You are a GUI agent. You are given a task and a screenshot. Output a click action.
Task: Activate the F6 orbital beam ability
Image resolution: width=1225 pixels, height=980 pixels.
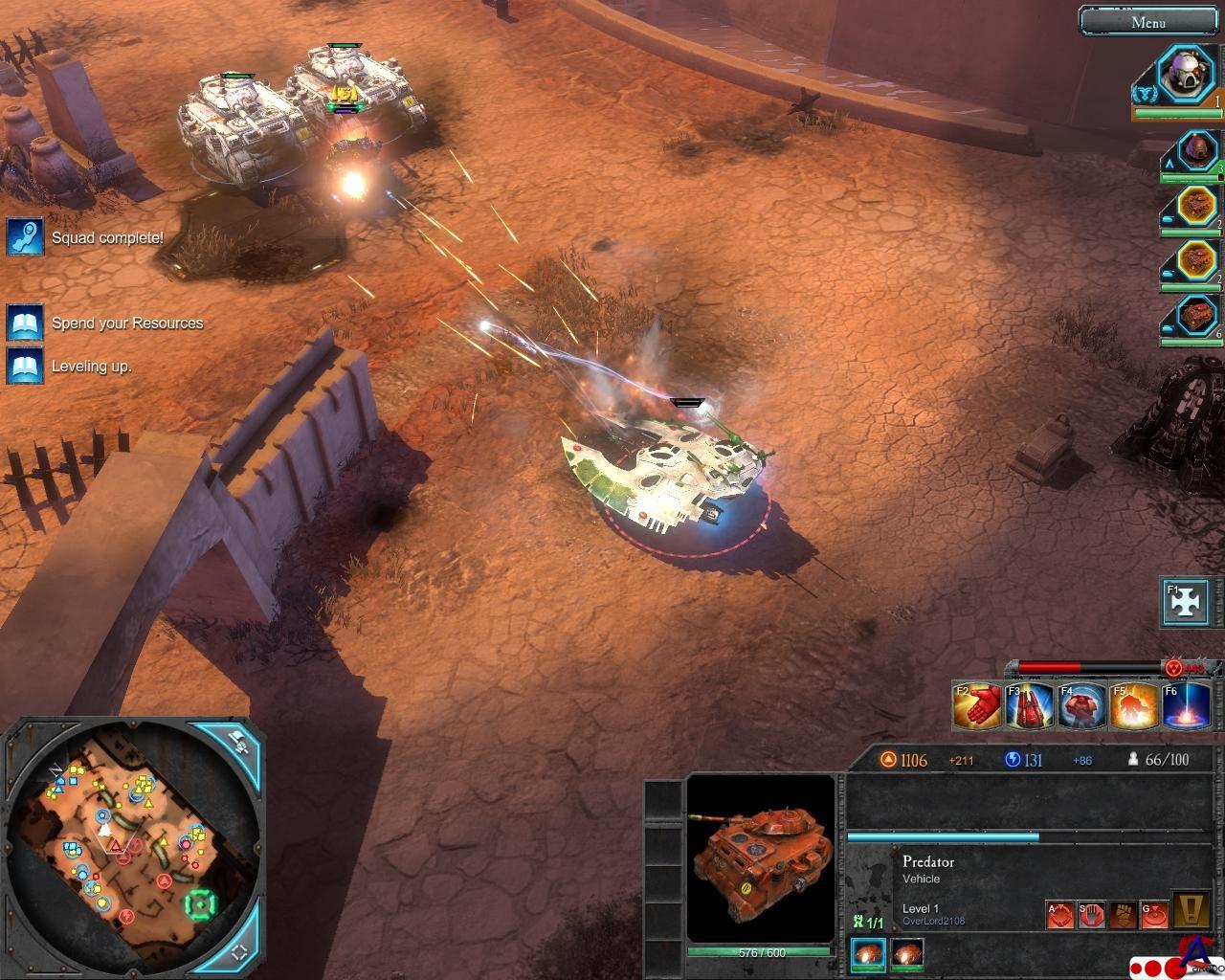[1186, 706]
